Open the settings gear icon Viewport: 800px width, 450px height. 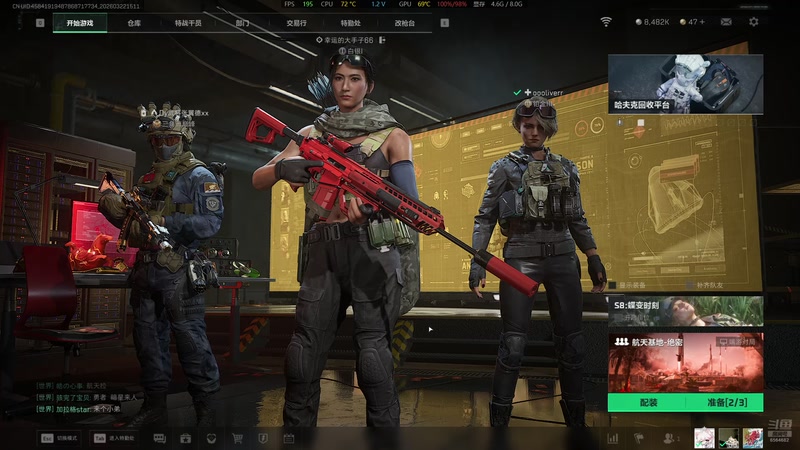(x=753, y=21)
